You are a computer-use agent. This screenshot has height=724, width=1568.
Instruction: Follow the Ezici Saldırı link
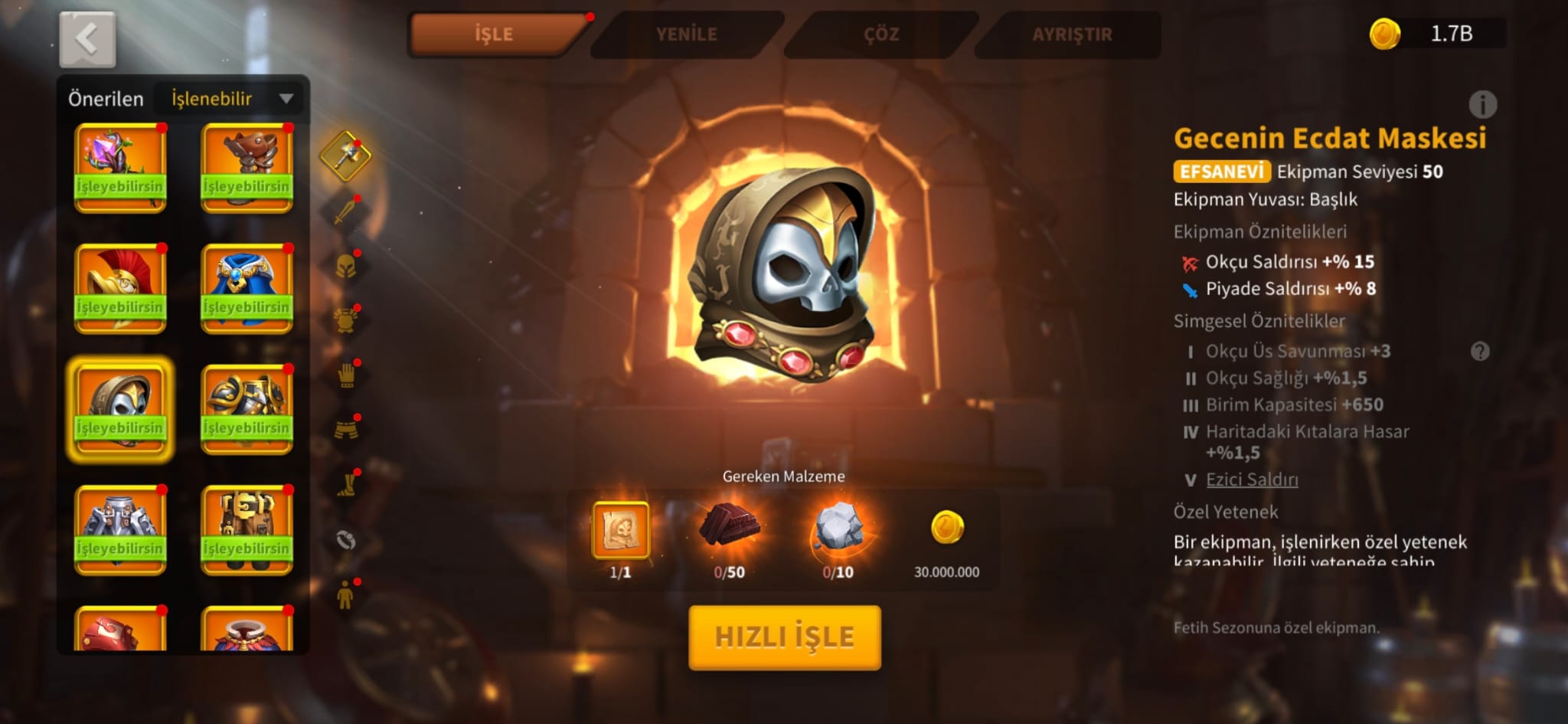[1252, 480]
